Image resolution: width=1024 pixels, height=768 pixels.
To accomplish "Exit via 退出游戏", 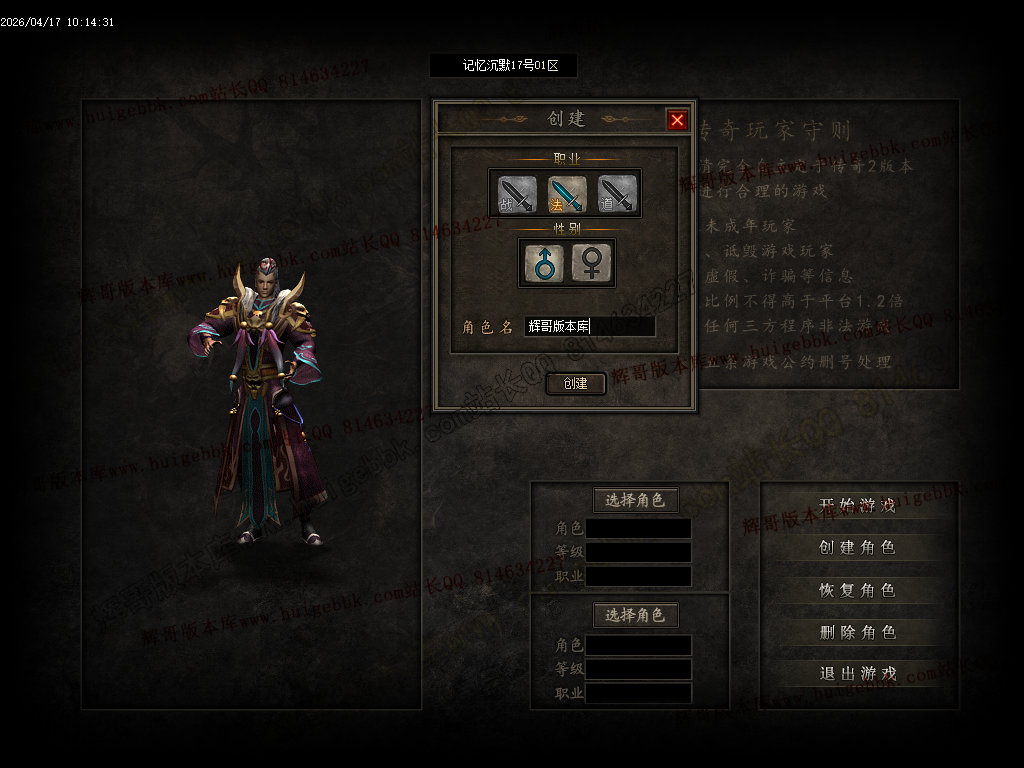I will [857, 673].
